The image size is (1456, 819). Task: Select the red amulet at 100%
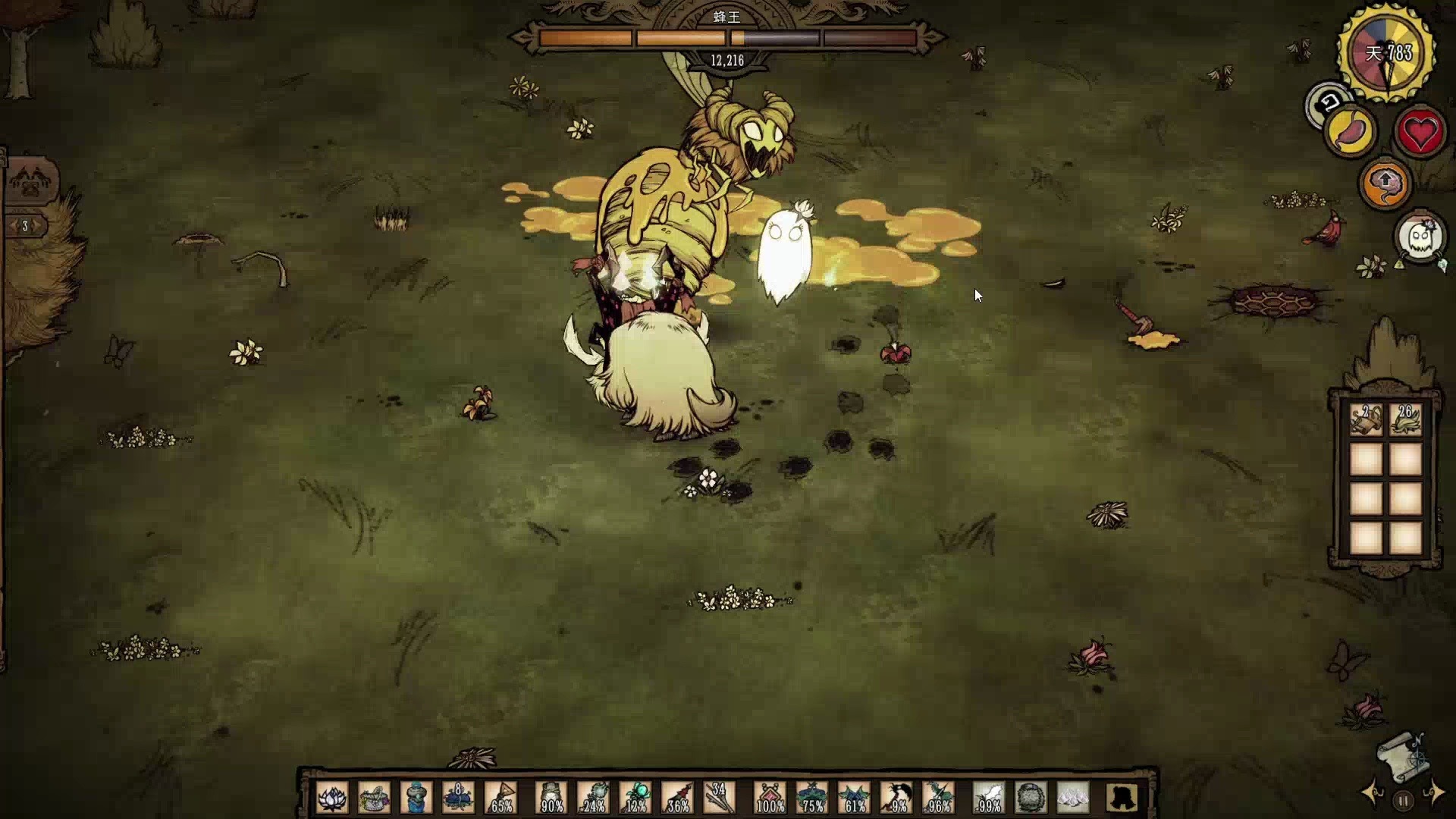[x=770, y=799]
